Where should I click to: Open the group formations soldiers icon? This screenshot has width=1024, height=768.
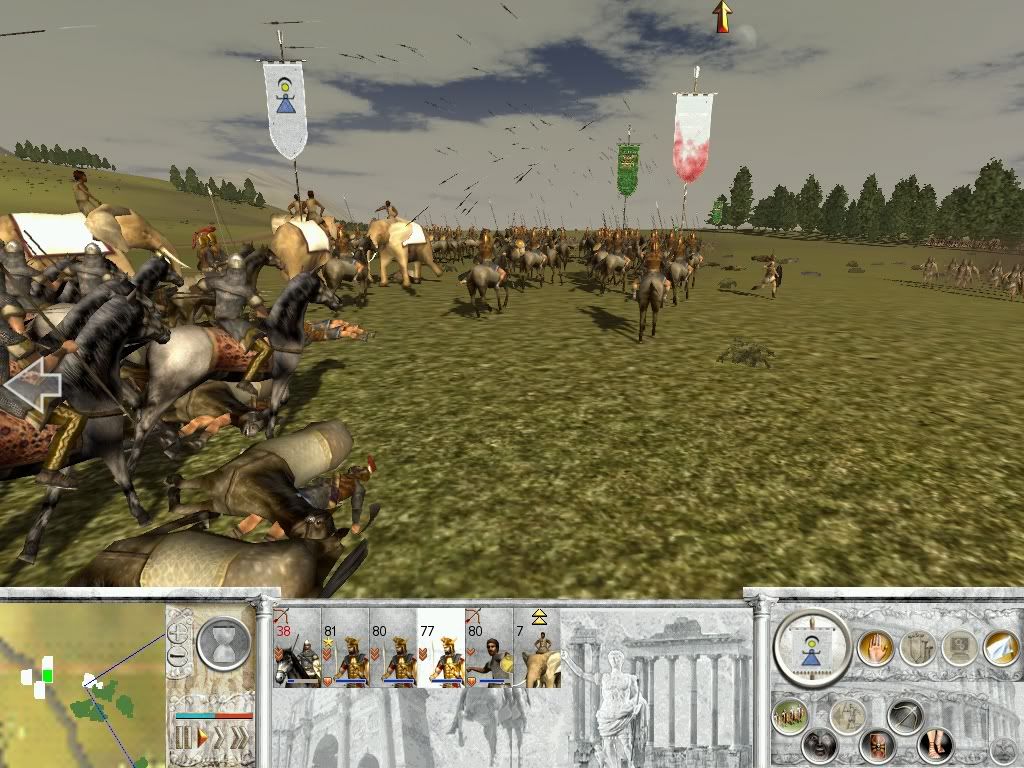tap(790, 717)
